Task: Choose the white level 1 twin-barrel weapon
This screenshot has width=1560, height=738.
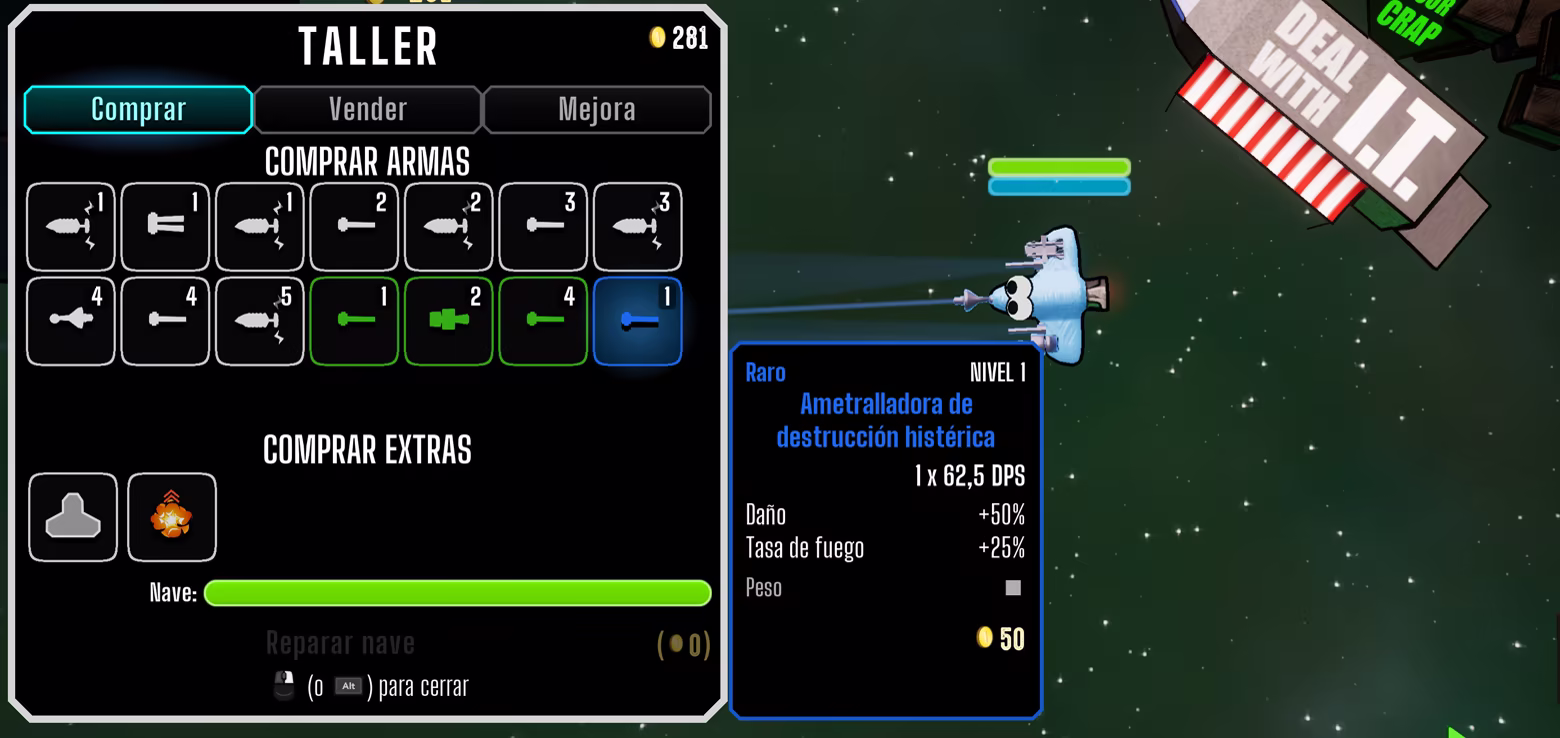Action: [165, 226]
